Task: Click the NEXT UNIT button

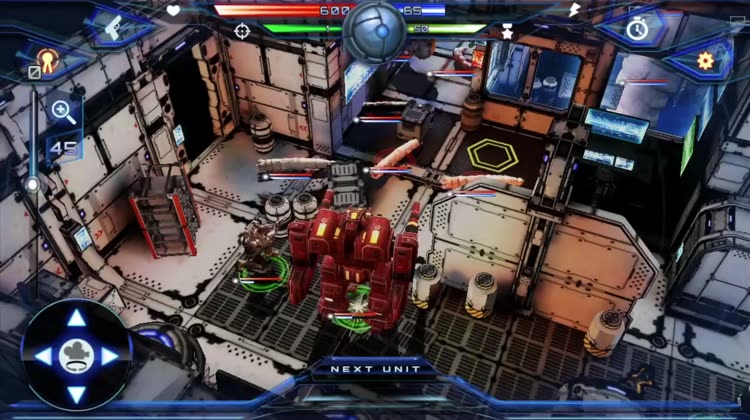Action: pos(374,368)
